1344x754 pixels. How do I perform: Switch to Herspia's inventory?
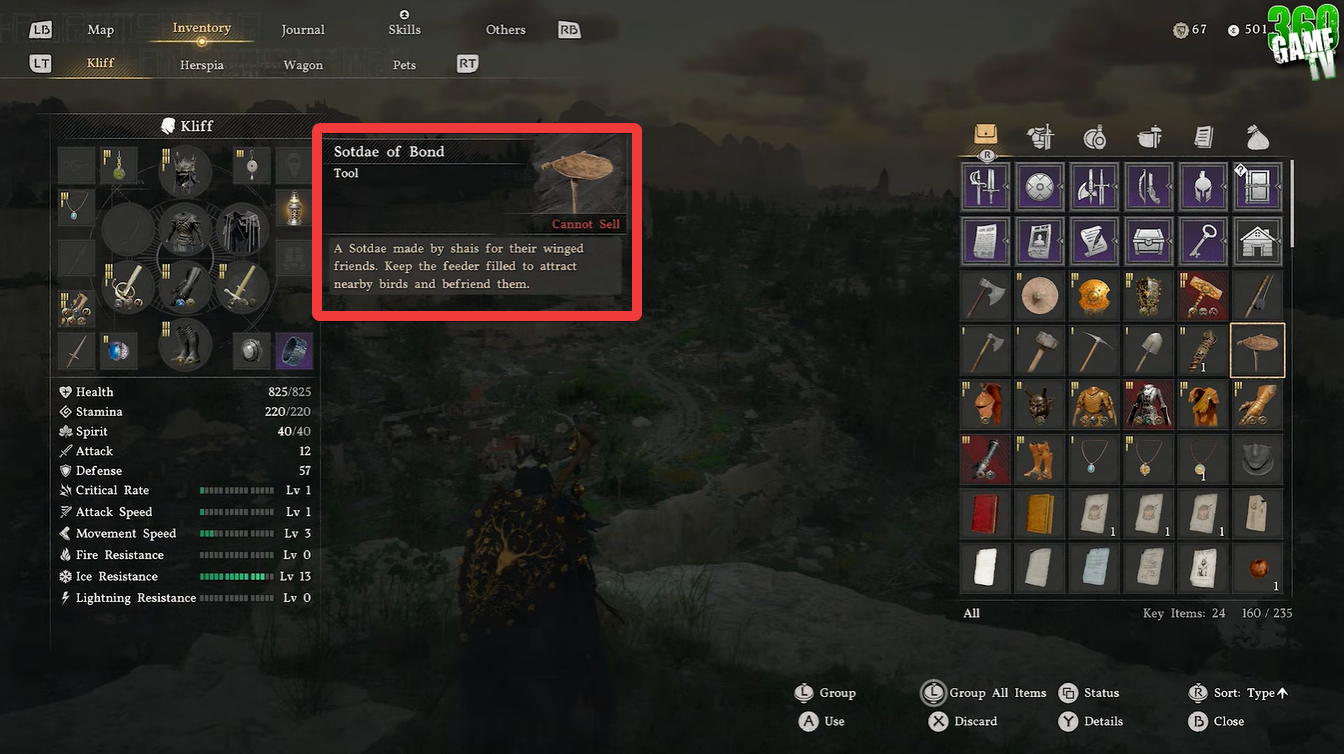(x=201, y=64)
